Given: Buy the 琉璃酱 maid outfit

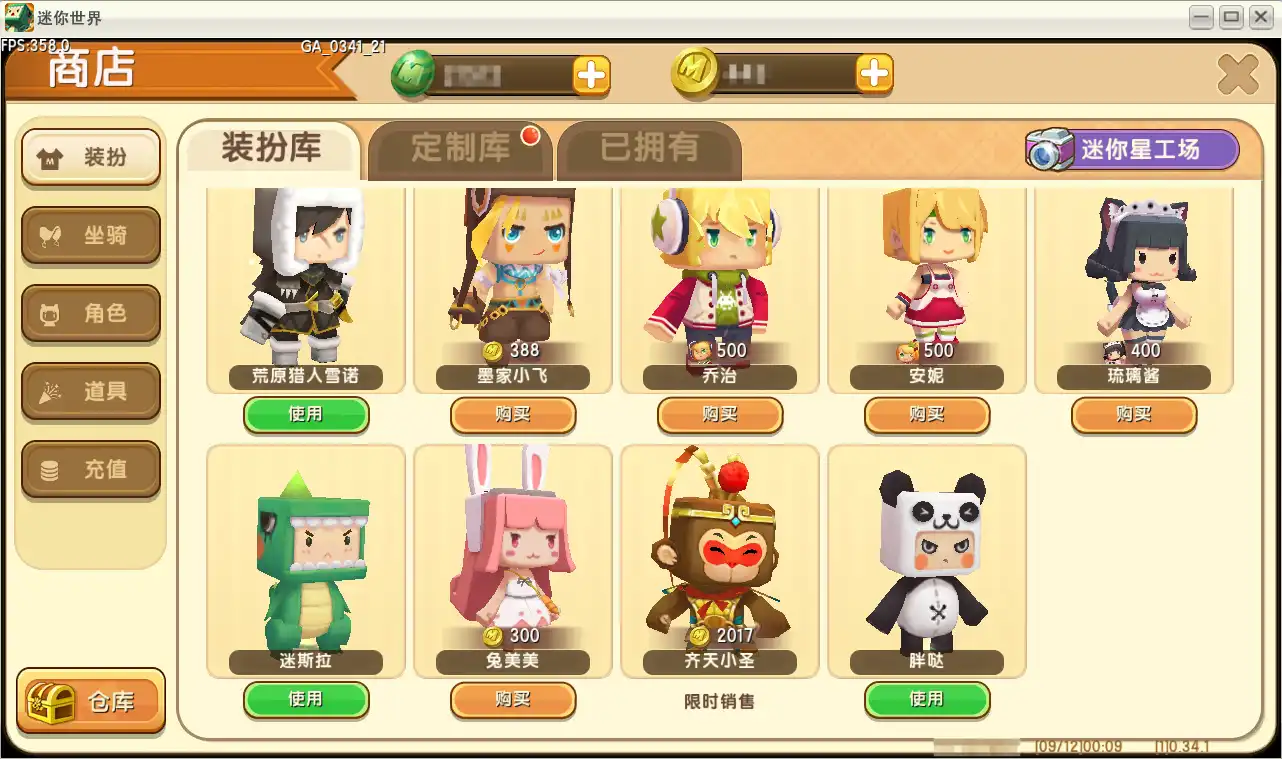Looking at the screenshot, I should (x=1133, y=415).
